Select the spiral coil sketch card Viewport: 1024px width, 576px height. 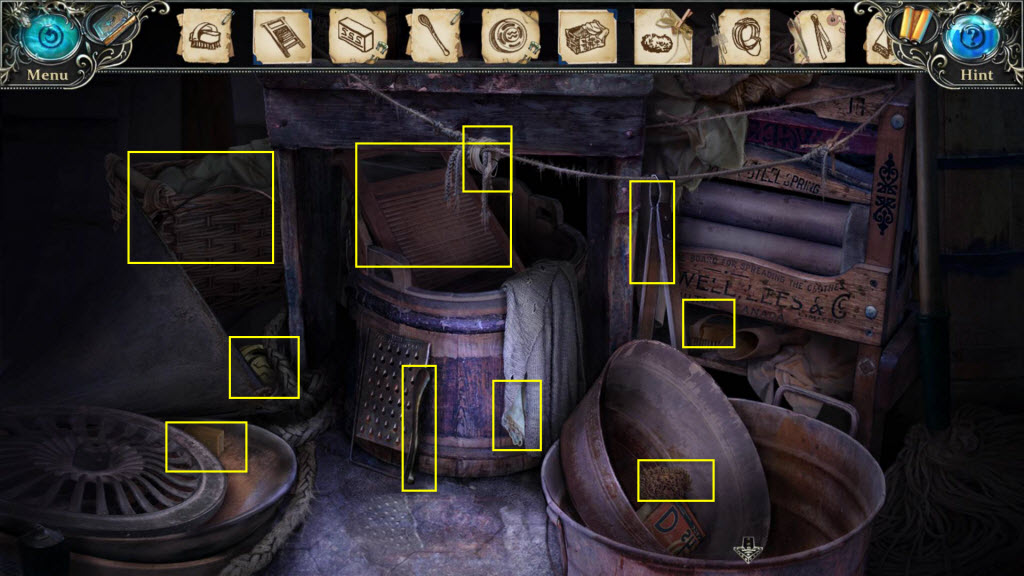pyautogui.click(x=509, y=37)
